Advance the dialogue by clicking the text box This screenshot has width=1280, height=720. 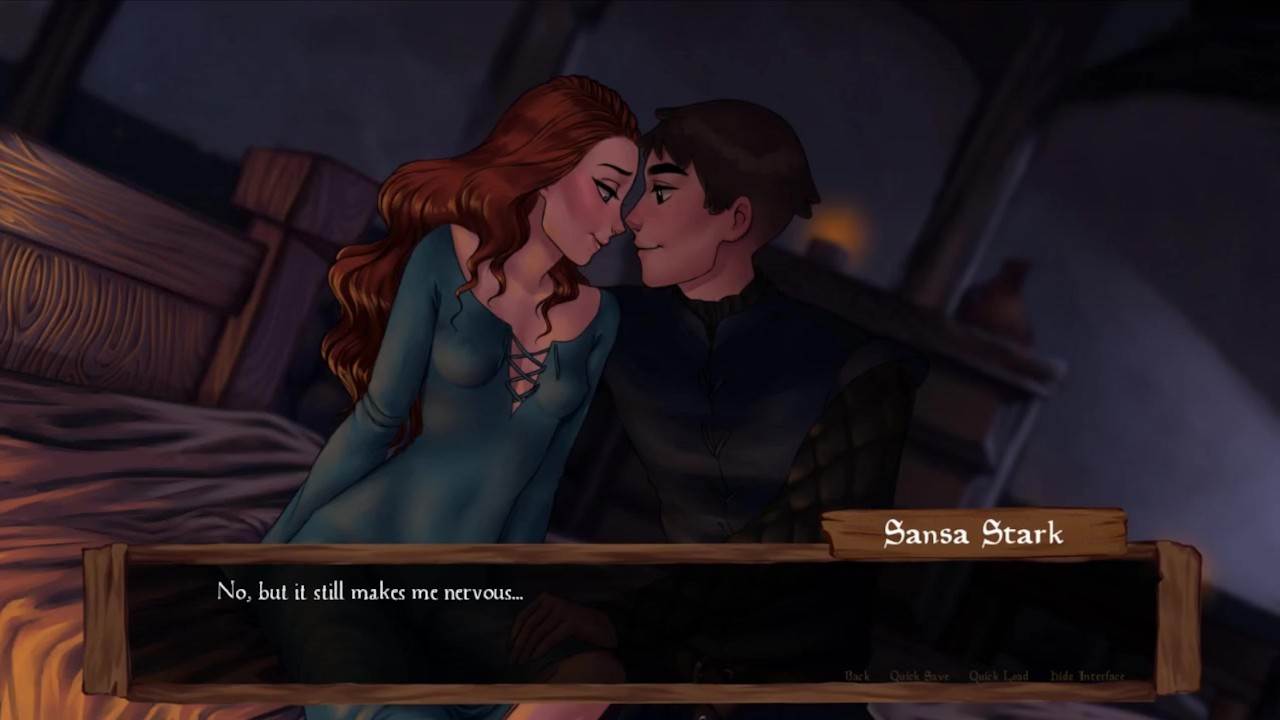(640, 620)
